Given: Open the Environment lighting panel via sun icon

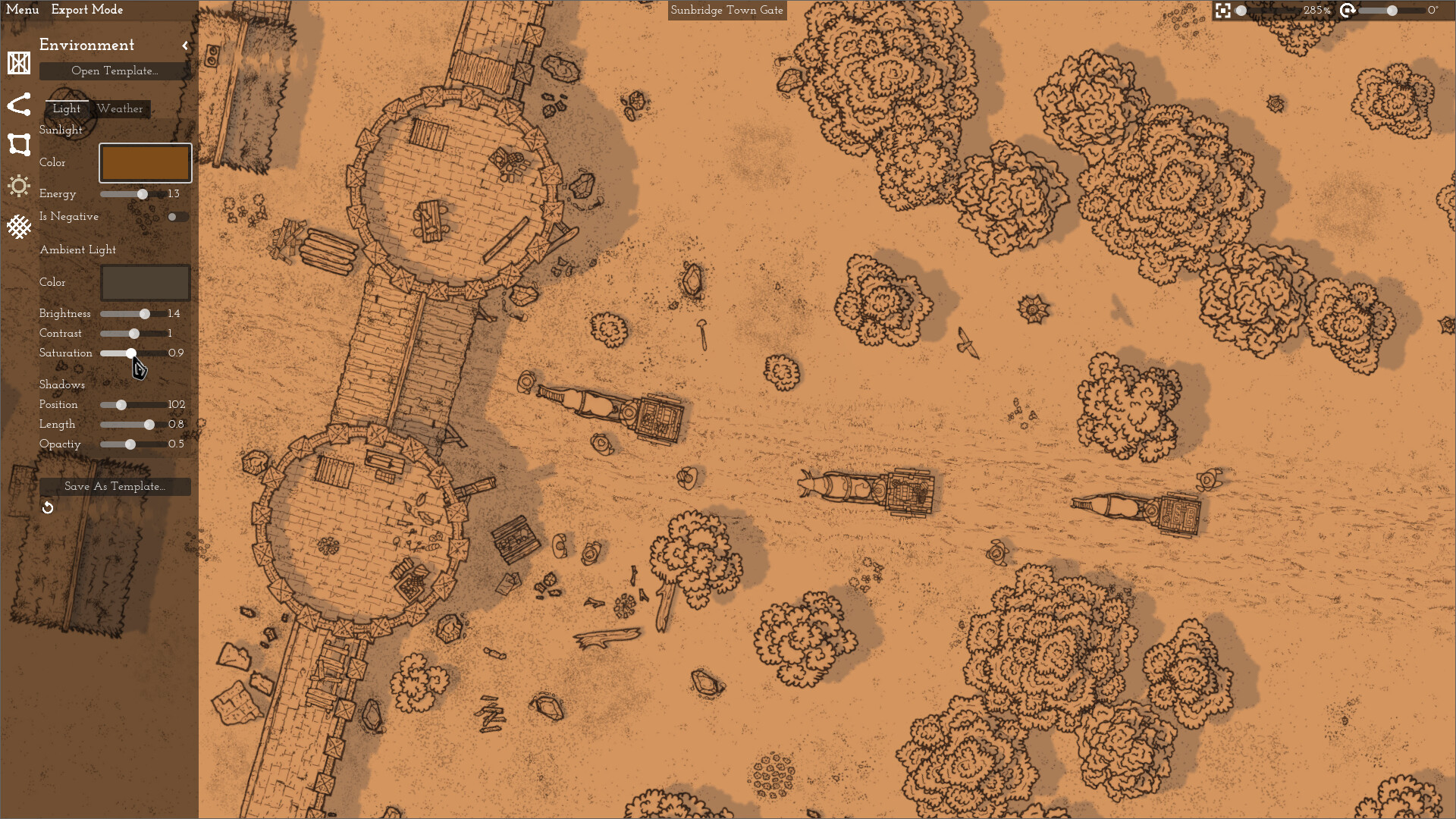Looking at the screenshot, I should coord(18,186).
